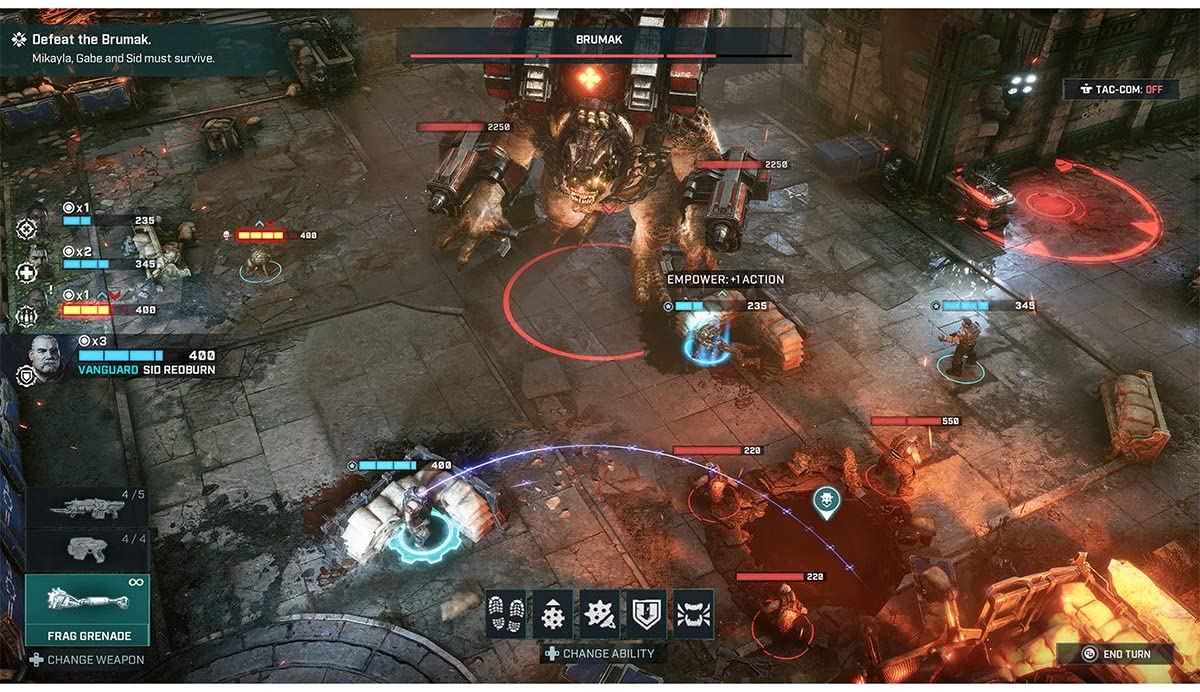Select the Vanguard Sid Redburn portrait

pos(44,356)
